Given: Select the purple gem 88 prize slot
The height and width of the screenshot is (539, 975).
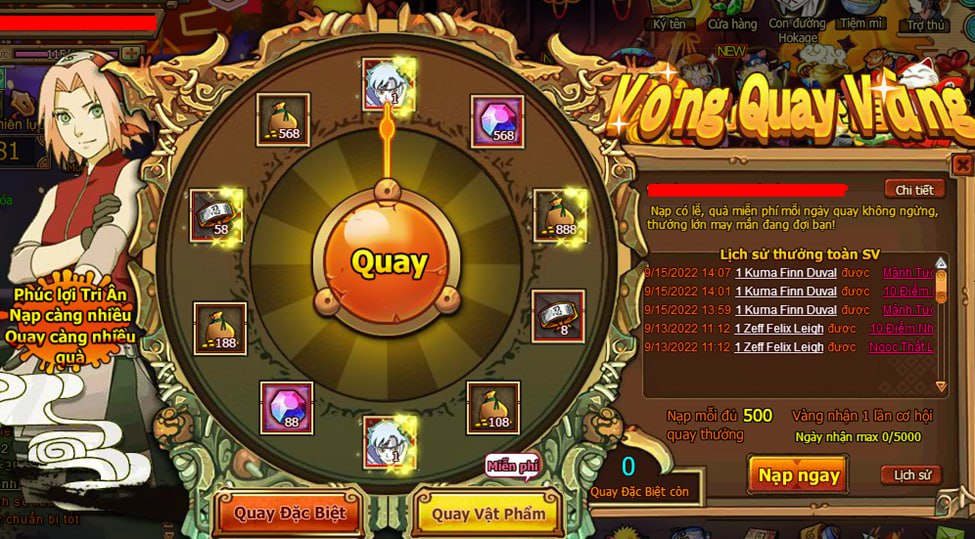Looking at the screenshot, I should point(287,406).
